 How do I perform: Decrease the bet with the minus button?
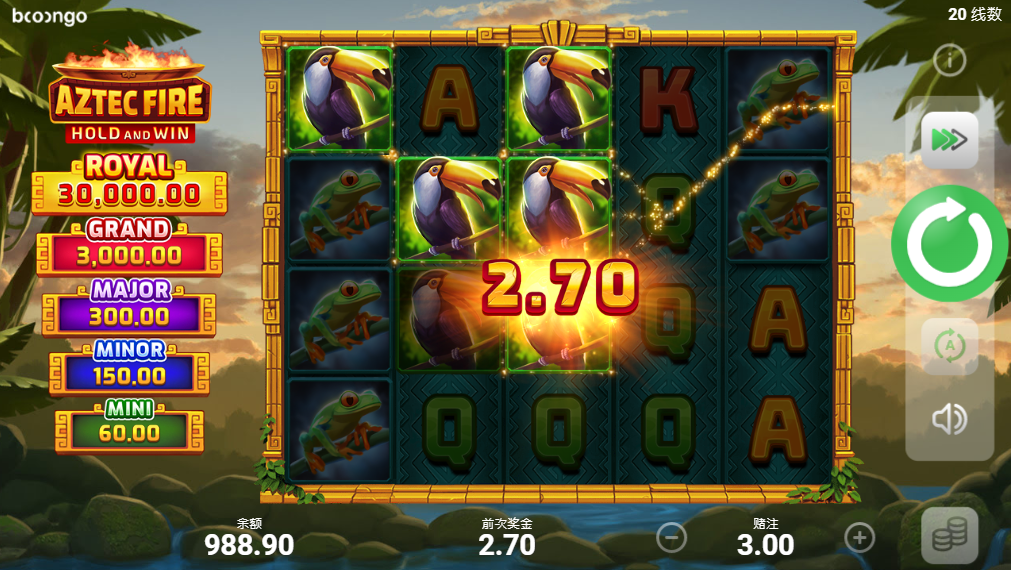671,538
